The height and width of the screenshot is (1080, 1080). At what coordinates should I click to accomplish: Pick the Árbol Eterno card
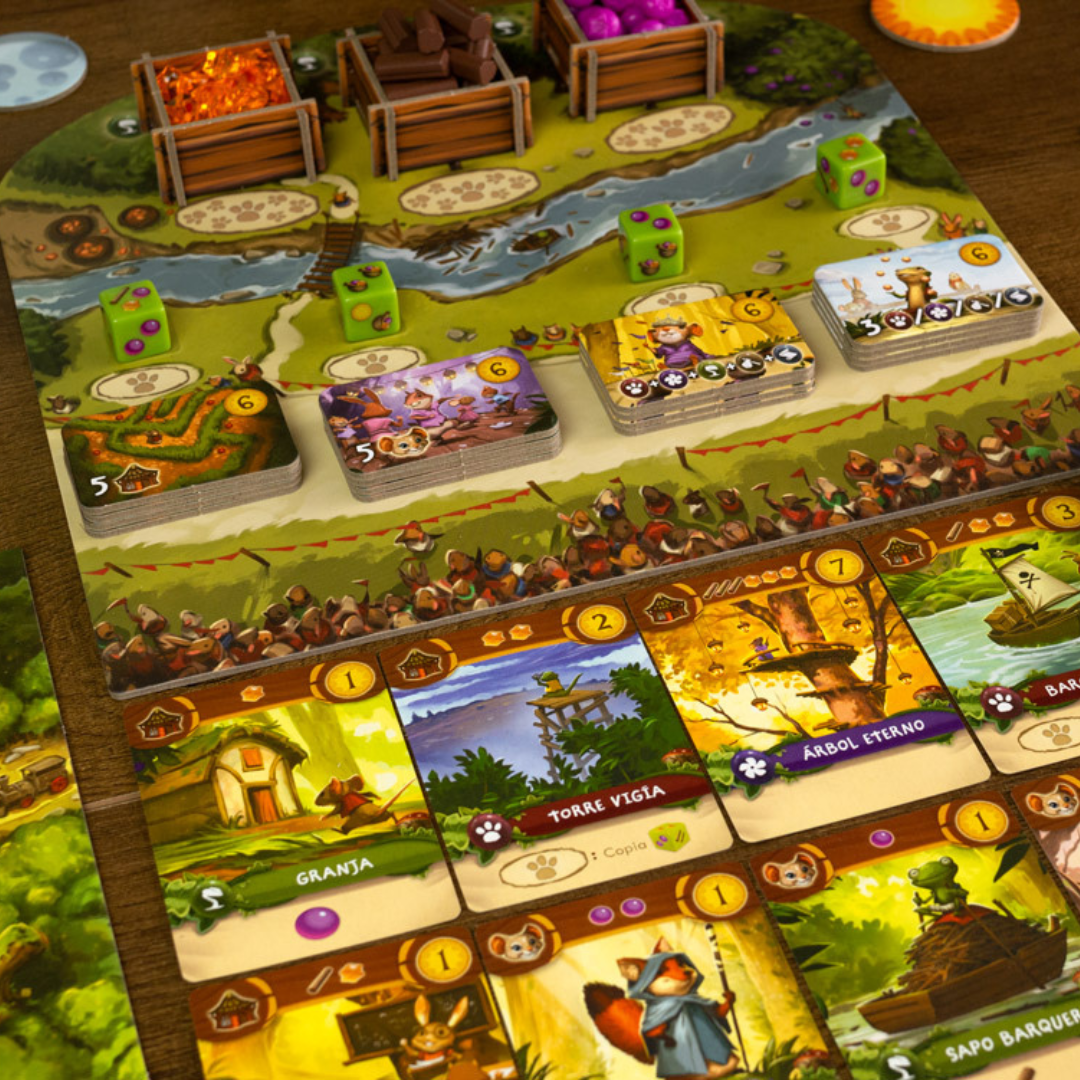[800, 680]
